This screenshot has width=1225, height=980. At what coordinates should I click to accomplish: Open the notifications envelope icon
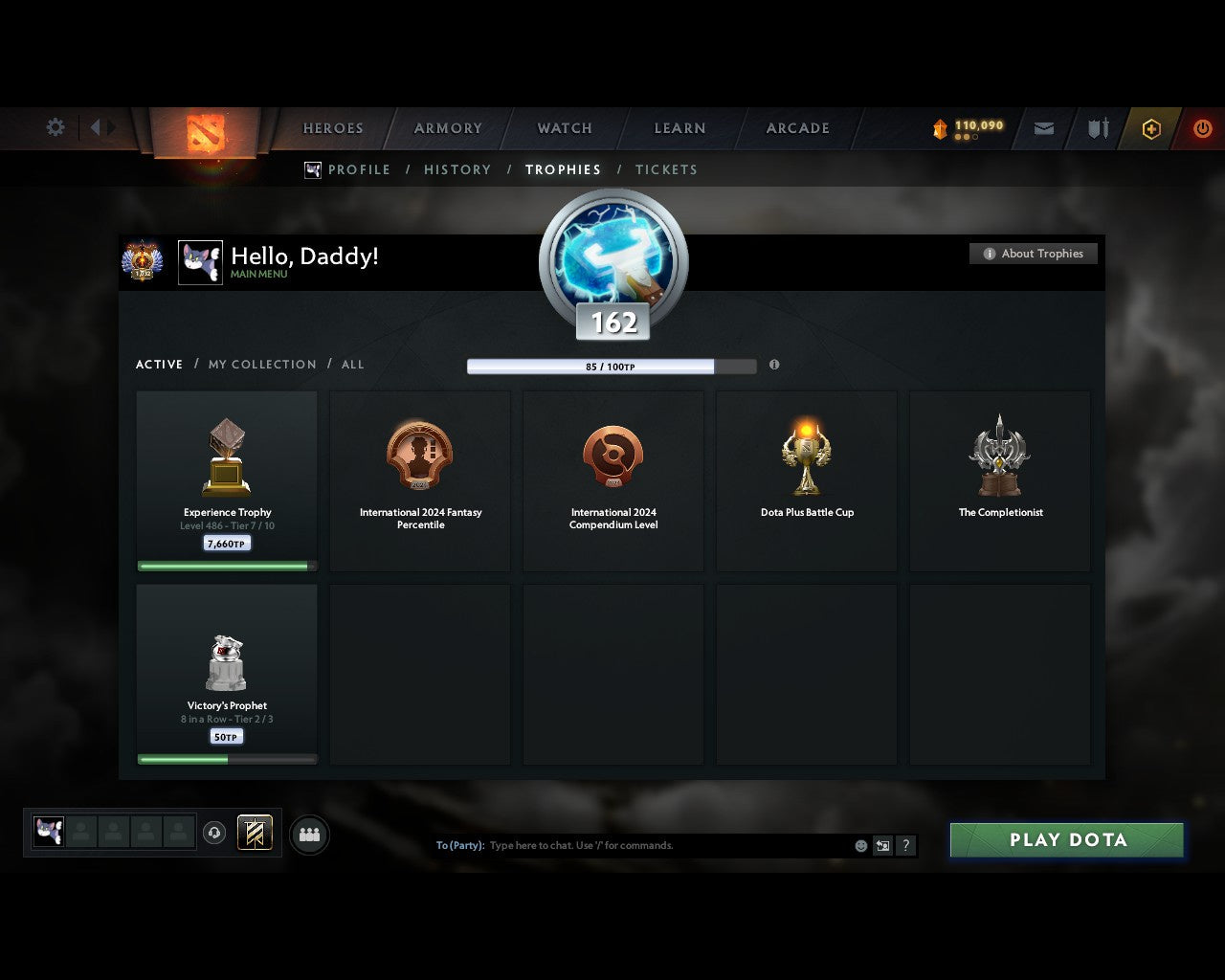[1043, 128]
